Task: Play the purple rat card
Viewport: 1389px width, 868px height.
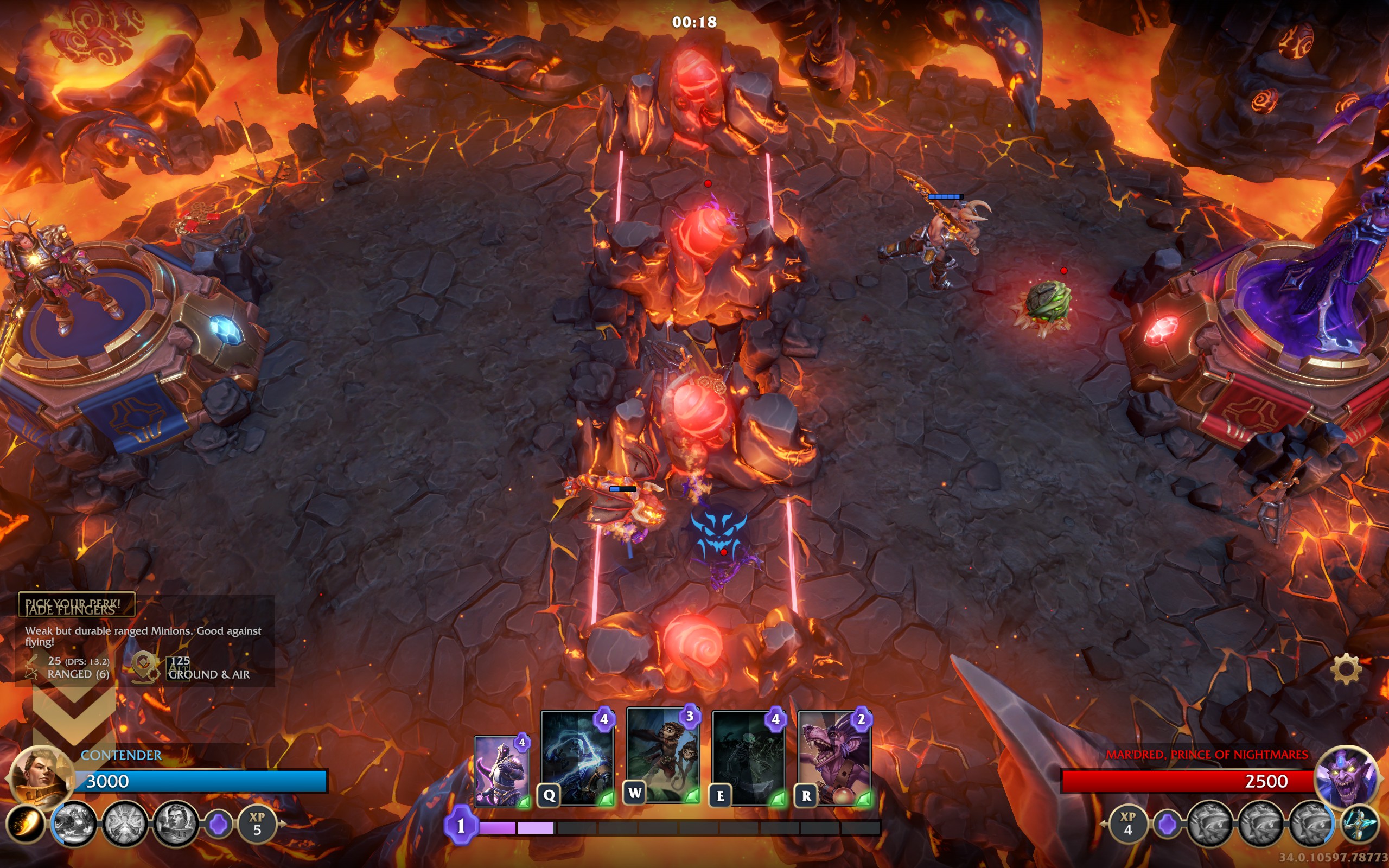Action: pyautogui.click(x=834, y=757)
